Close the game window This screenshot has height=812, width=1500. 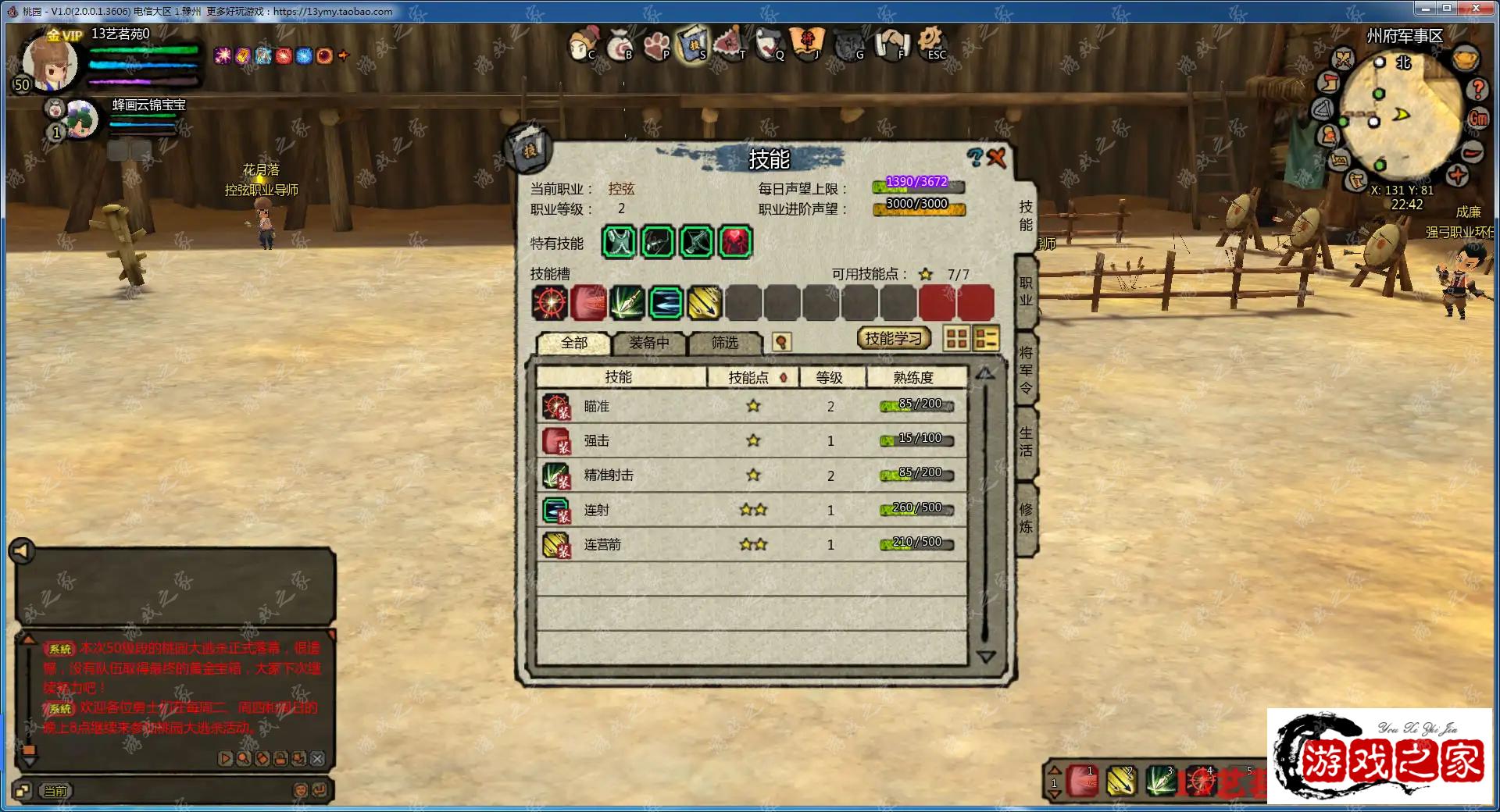click(1476, 9)
